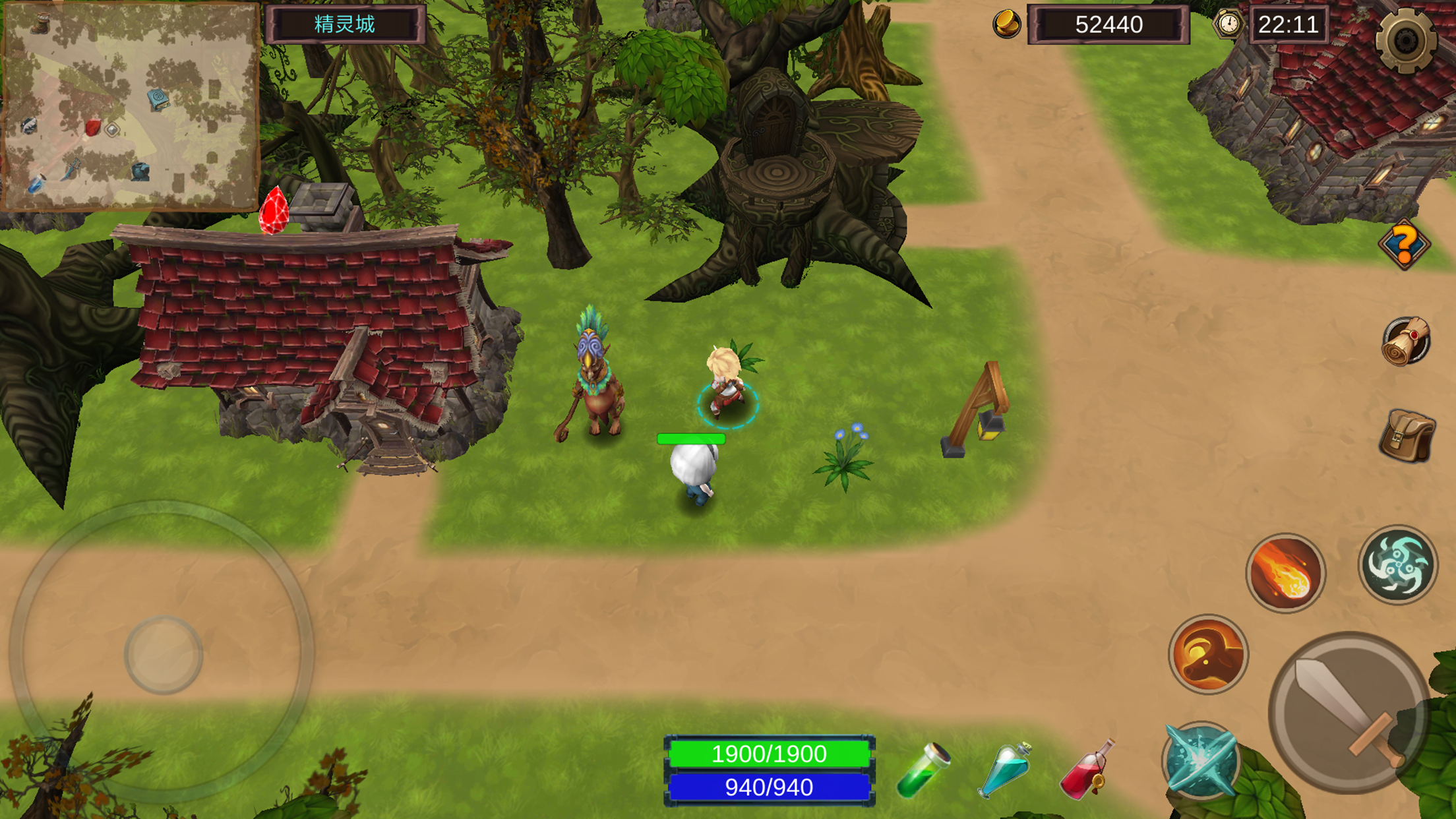Image resolution: width=1456 pixels, height=819 pixels.
Task: Open the minimap in the corner
Action: [130, 106]
